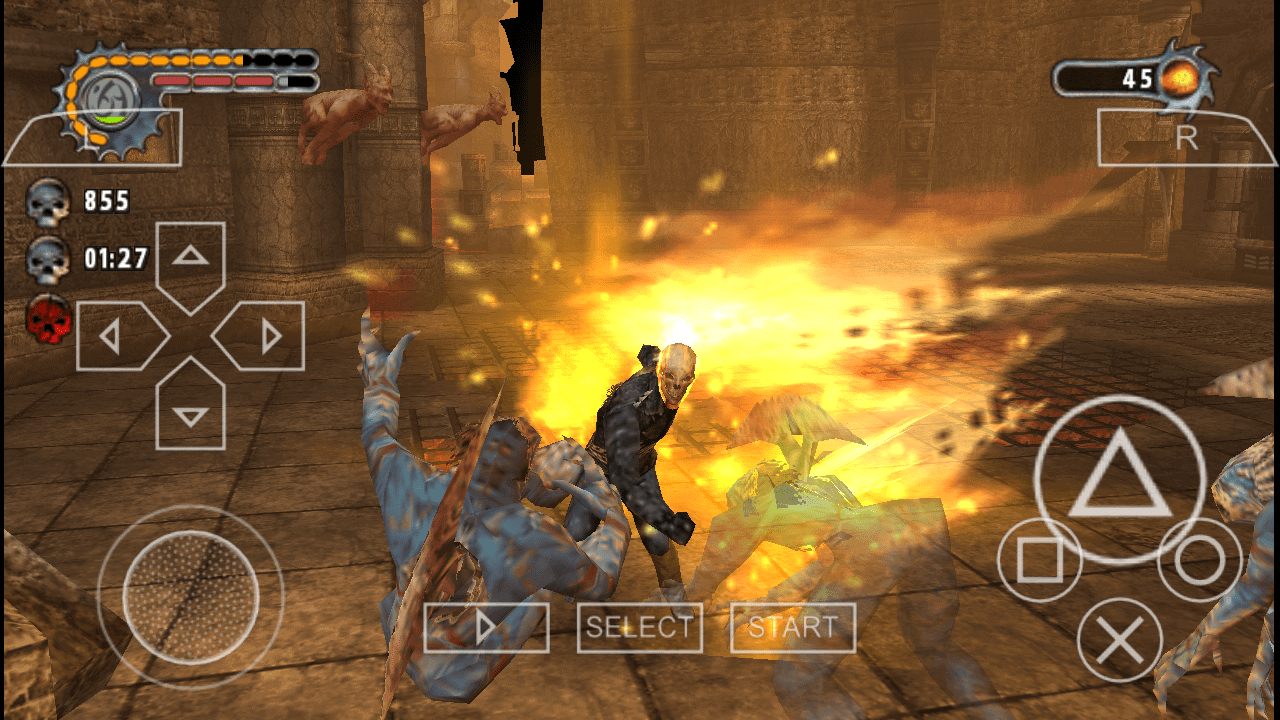
Task: Toggle fast-forward with the small arrow button
Action: (x=487, y=627)
